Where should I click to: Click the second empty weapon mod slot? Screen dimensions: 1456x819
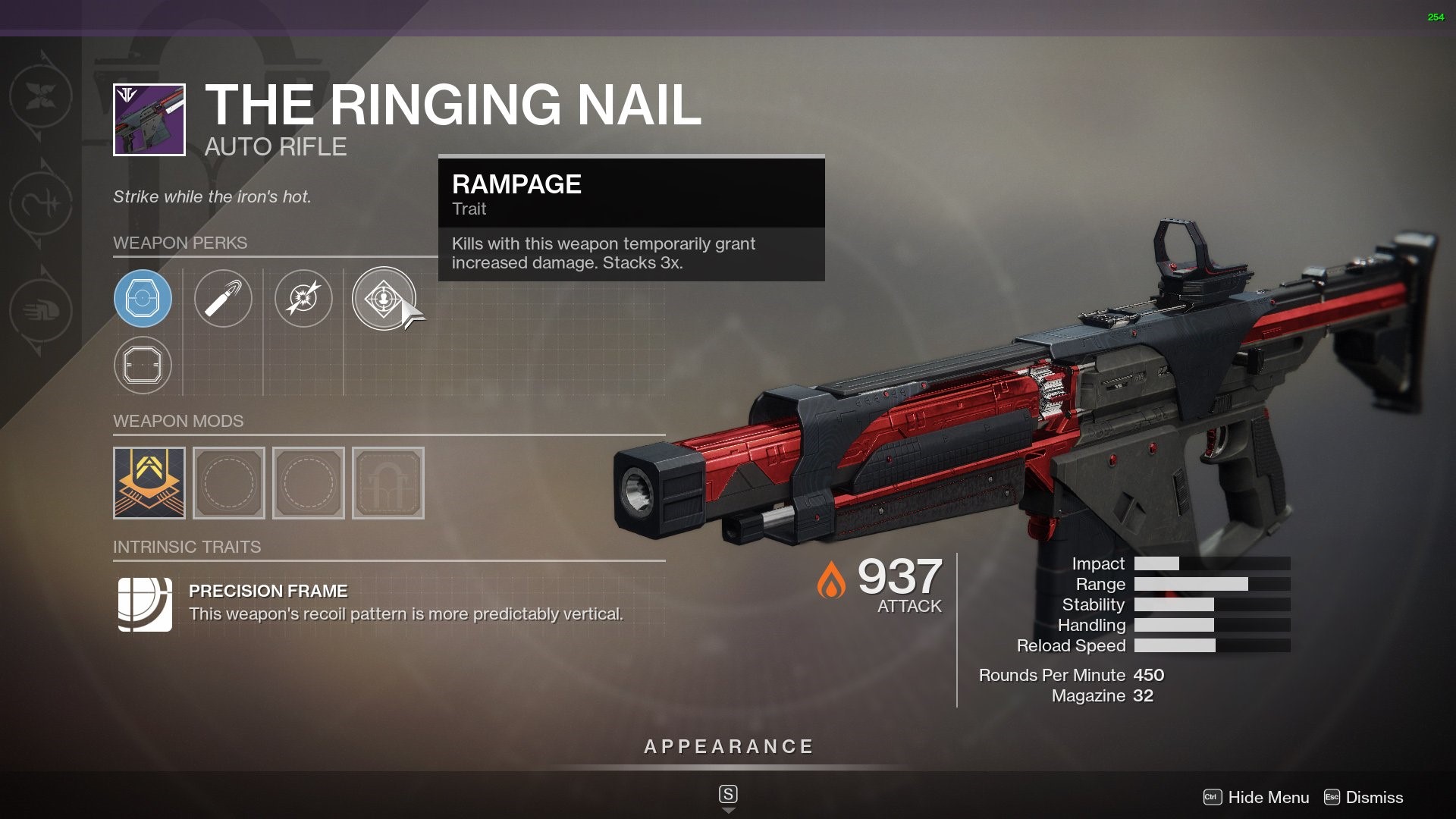pyautogui.click(x=228, y=482)
